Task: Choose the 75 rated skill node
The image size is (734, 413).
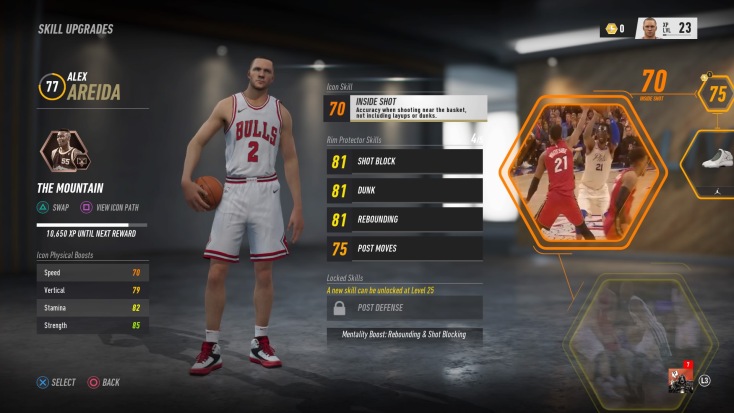Action: [x=716, y=93]
